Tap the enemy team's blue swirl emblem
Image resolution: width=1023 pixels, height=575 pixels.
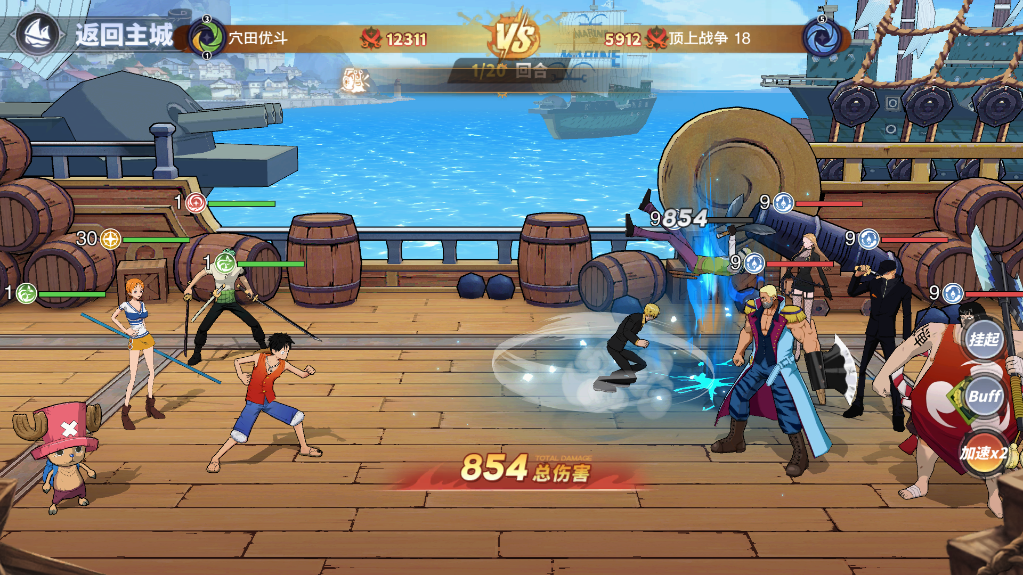coord(821,38)
